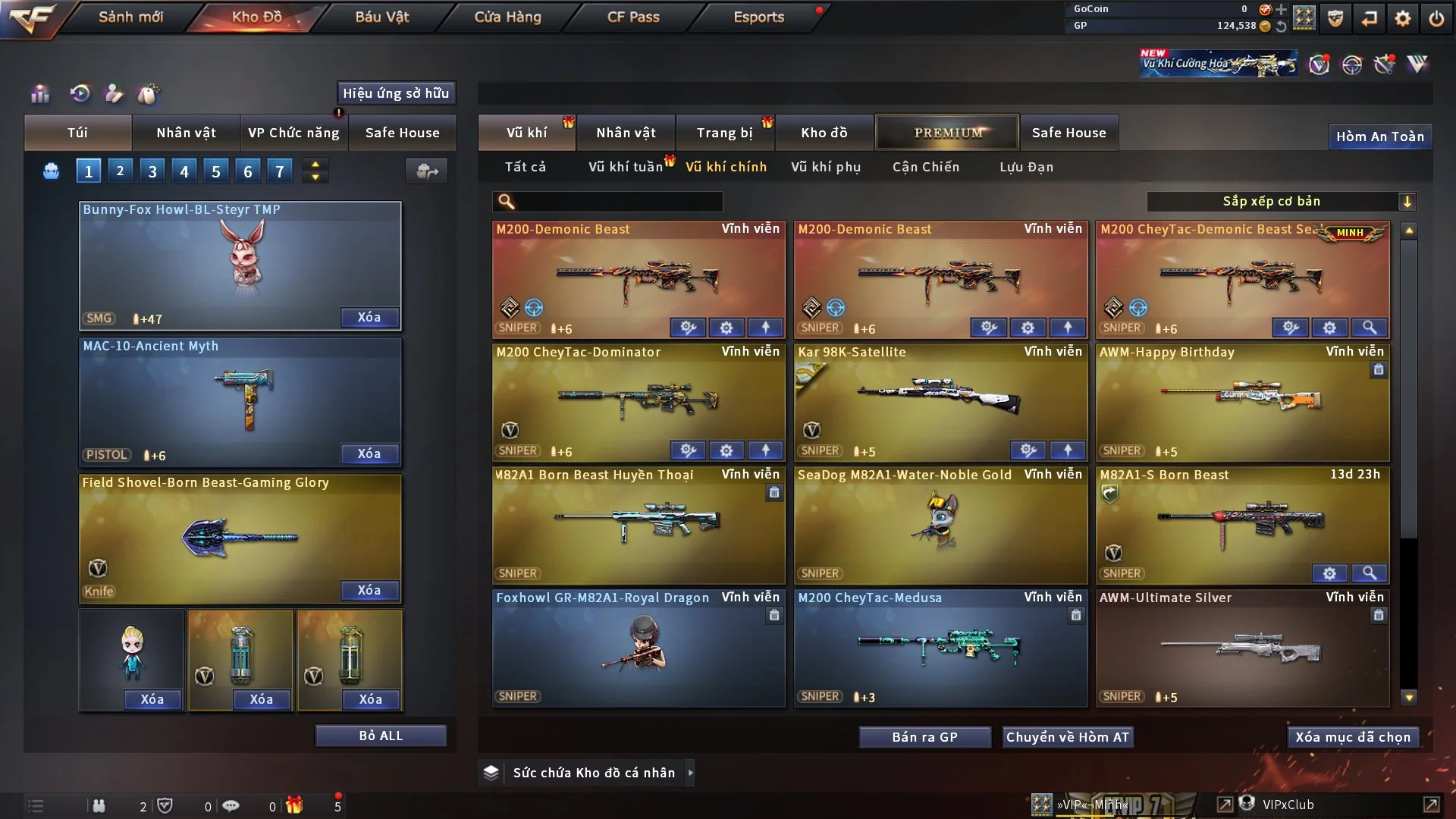Open the CF Pass menu
Screen dimensions: 1456x819
coord(633,17)
